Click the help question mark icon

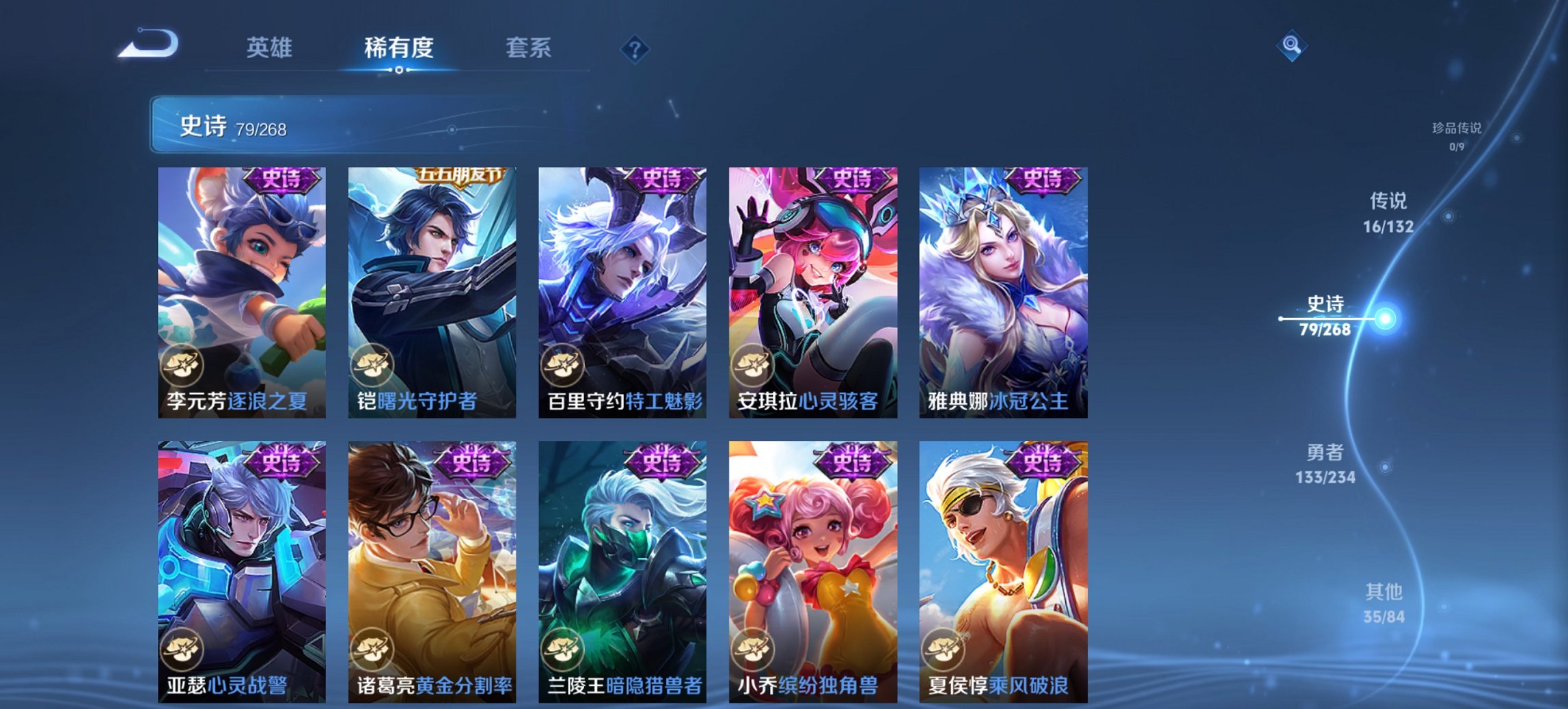635,49
